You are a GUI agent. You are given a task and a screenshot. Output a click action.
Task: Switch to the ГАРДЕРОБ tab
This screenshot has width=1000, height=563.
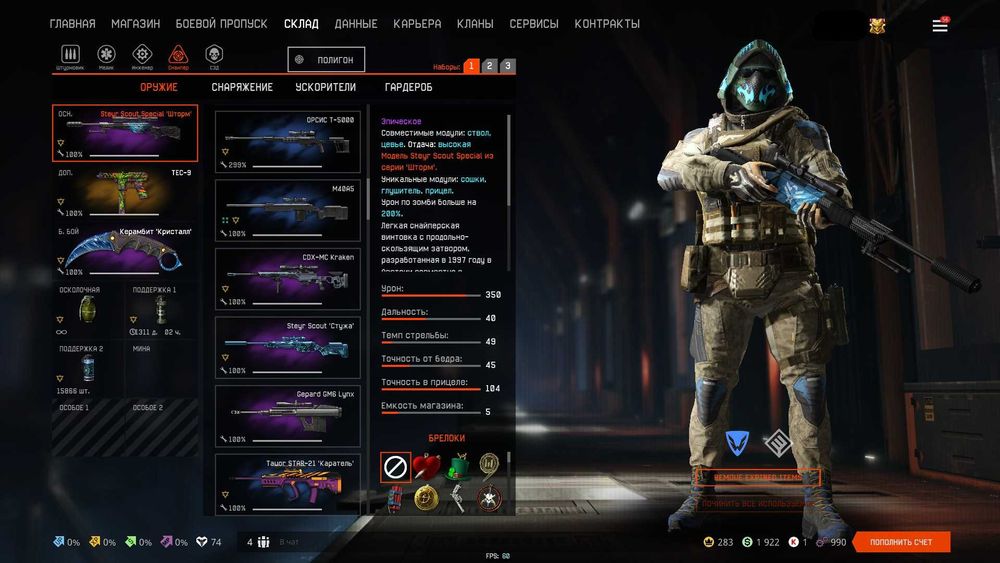408,87
